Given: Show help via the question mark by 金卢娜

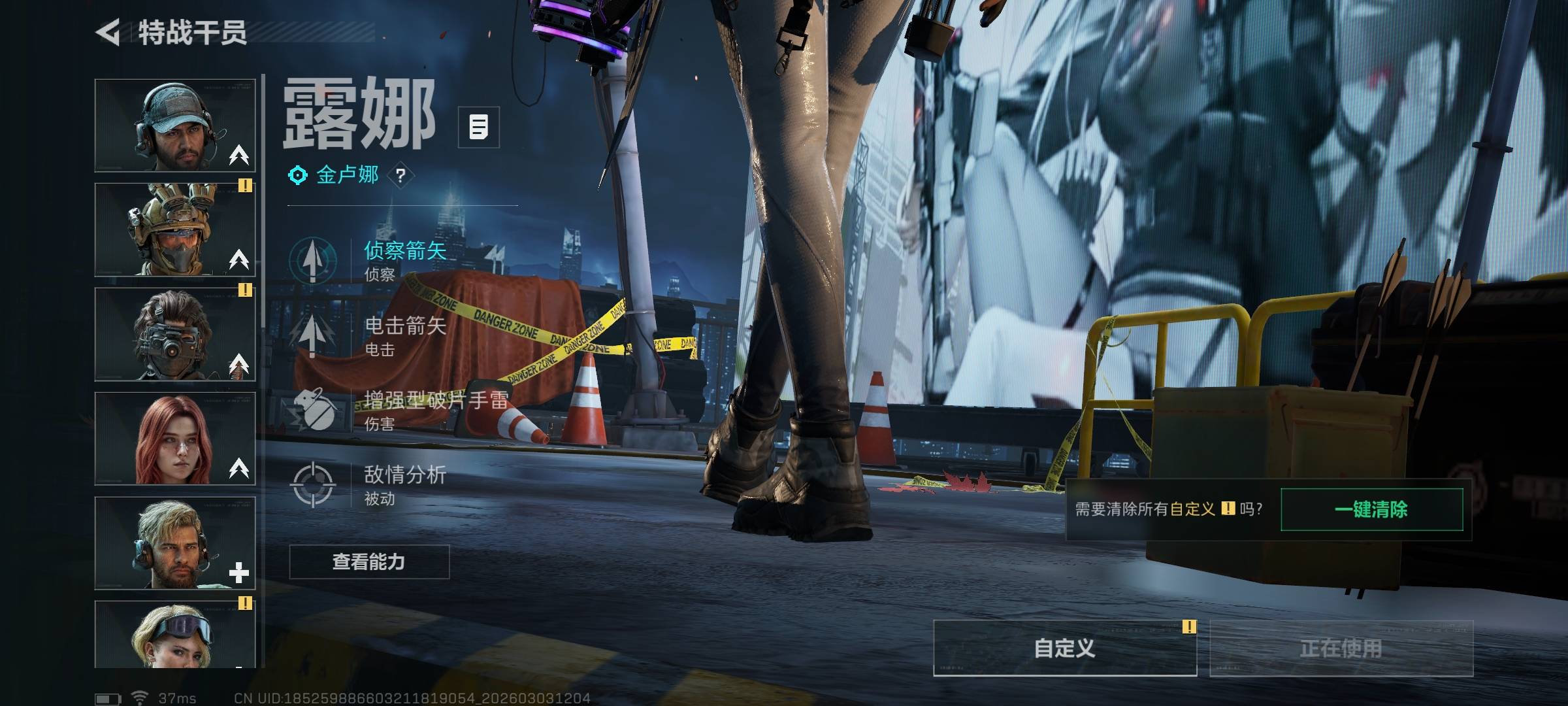Looking at the screenshot, I should (400, 175).
